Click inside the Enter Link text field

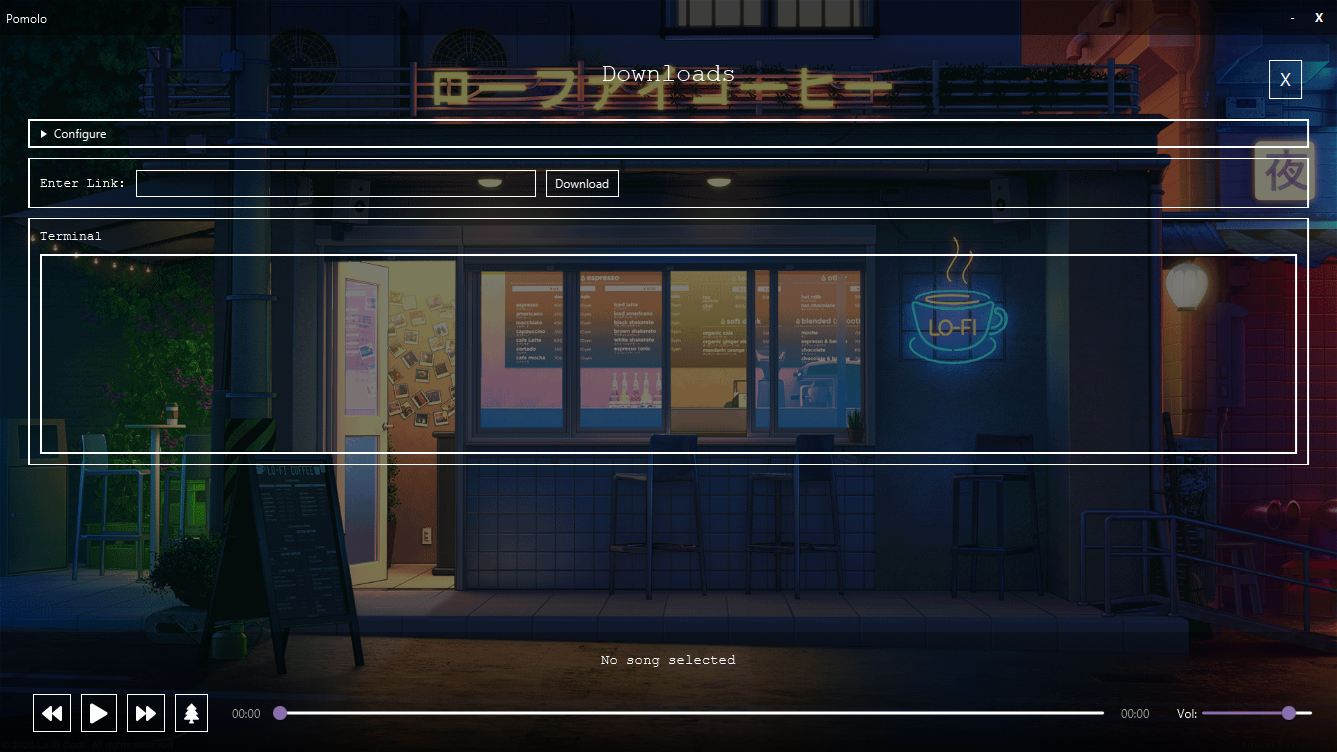[335, 183]
